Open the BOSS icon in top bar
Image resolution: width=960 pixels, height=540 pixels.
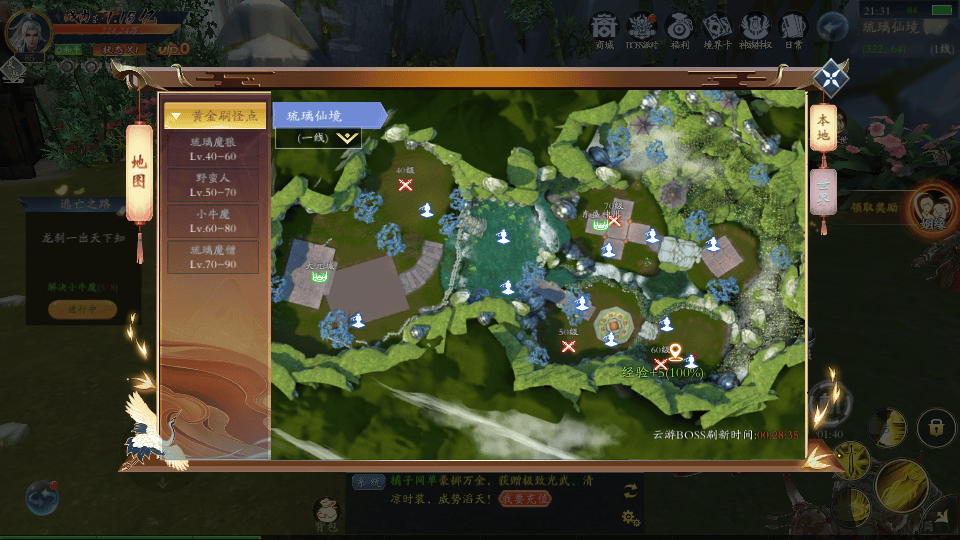(641, 28)
